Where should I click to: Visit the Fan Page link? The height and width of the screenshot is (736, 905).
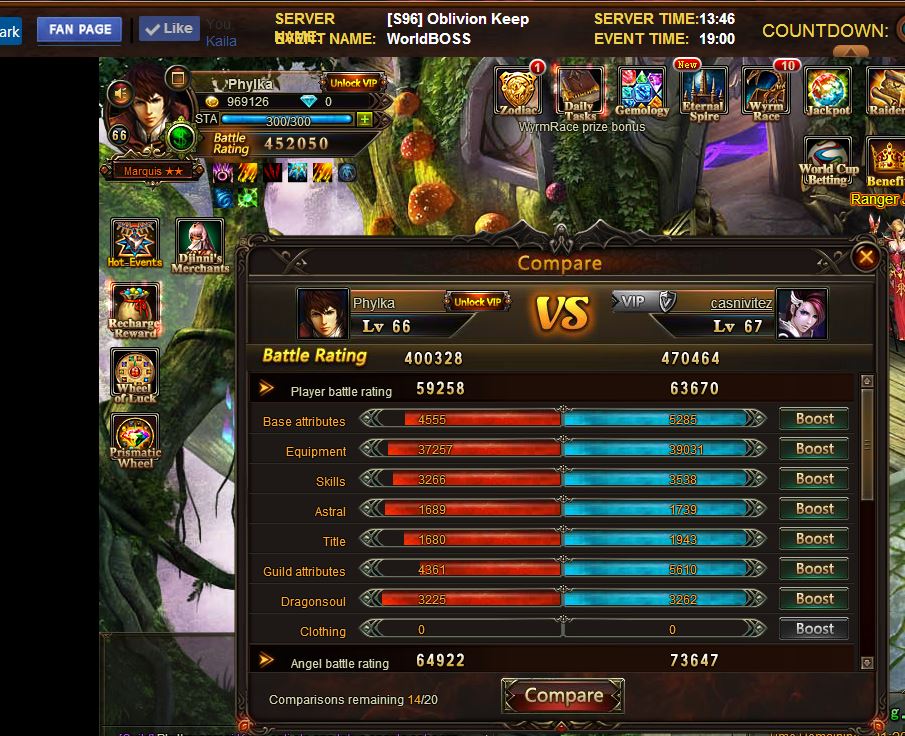click(x=79, y=29)
